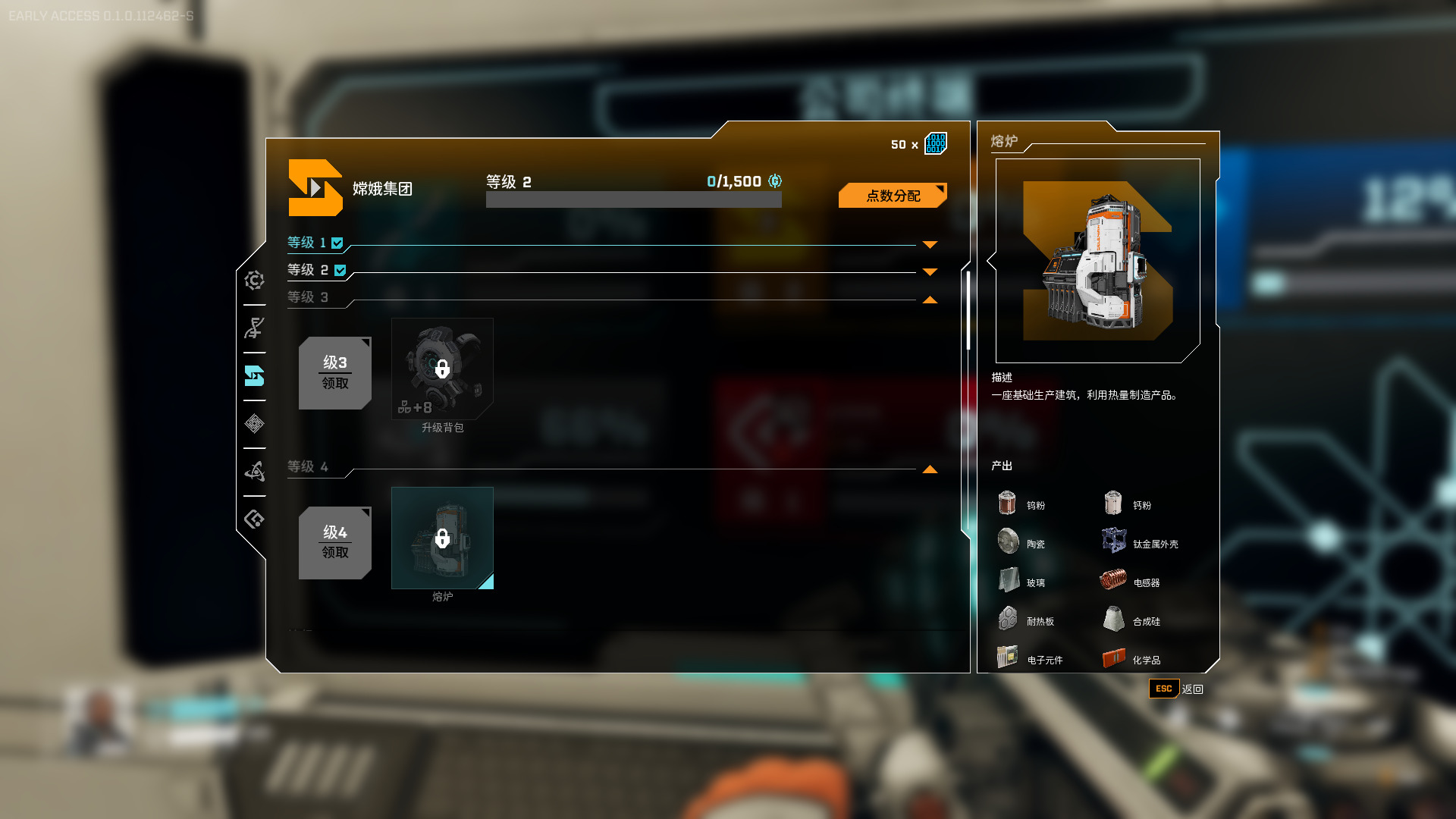Image resolution: width=1456 pixels, height=819 pixels.
Task: Collapse the 等级 3 tier section
Action: [x=930, y=300]
